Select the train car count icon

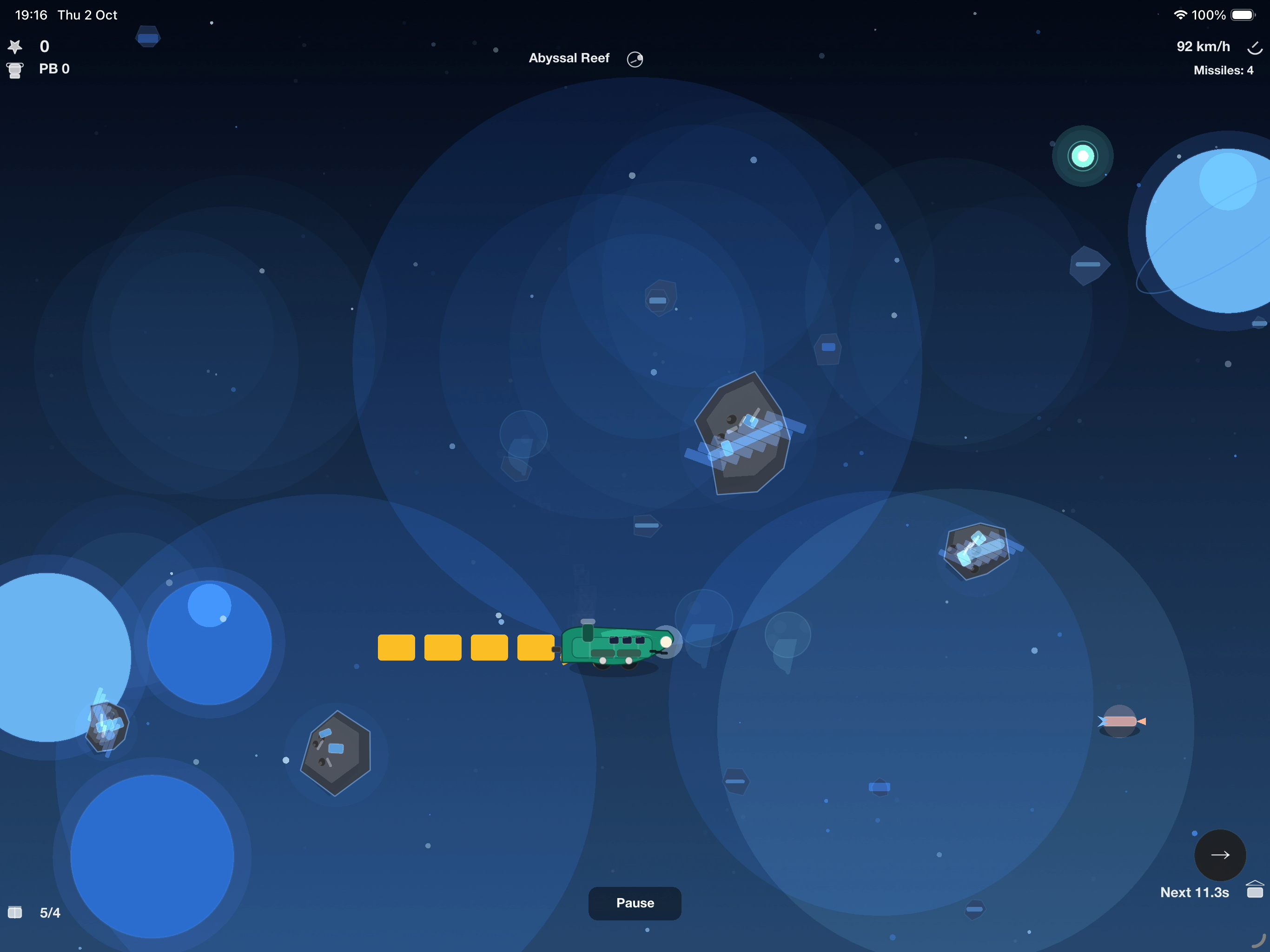(x=15, y=912)
